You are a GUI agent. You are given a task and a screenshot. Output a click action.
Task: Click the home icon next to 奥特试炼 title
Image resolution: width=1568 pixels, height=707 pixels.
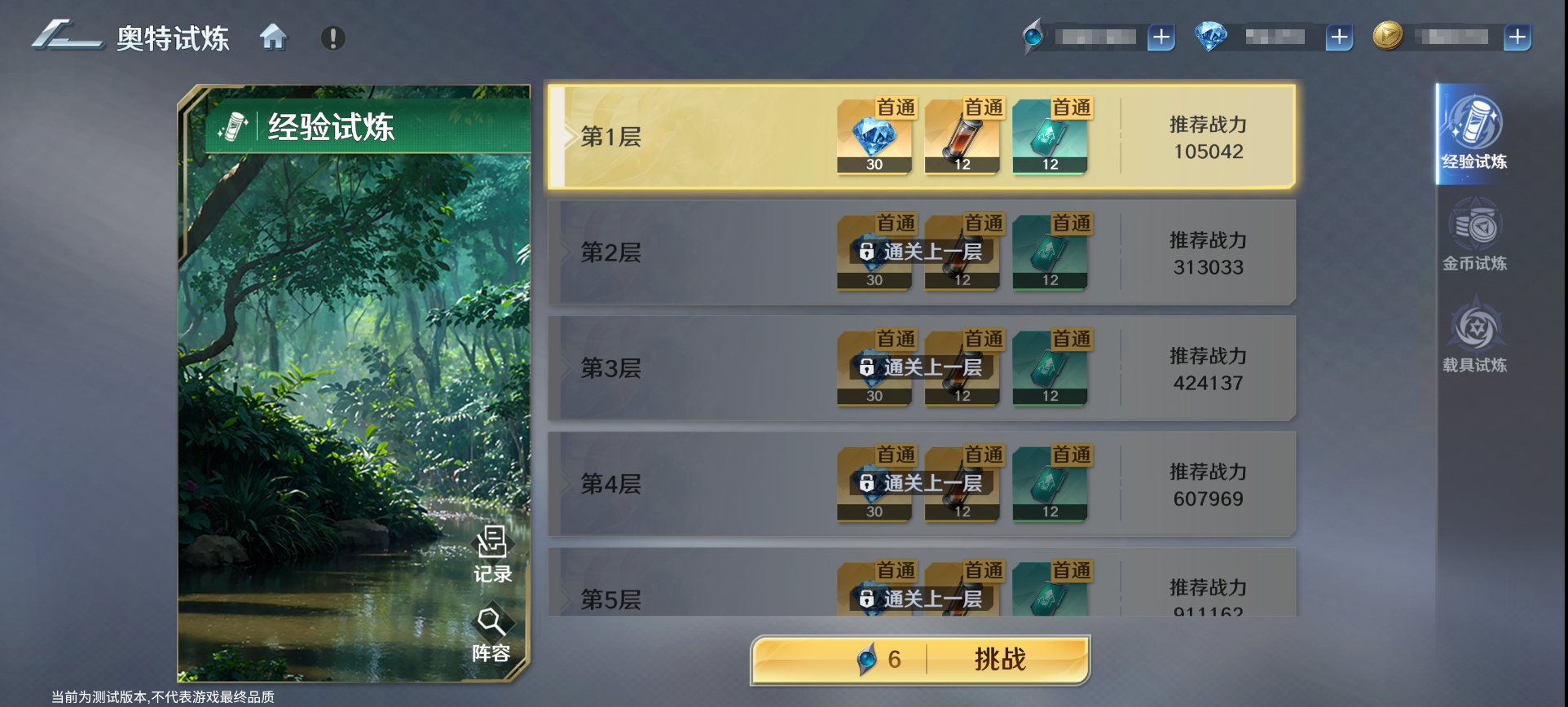click(x=274, y=37)
